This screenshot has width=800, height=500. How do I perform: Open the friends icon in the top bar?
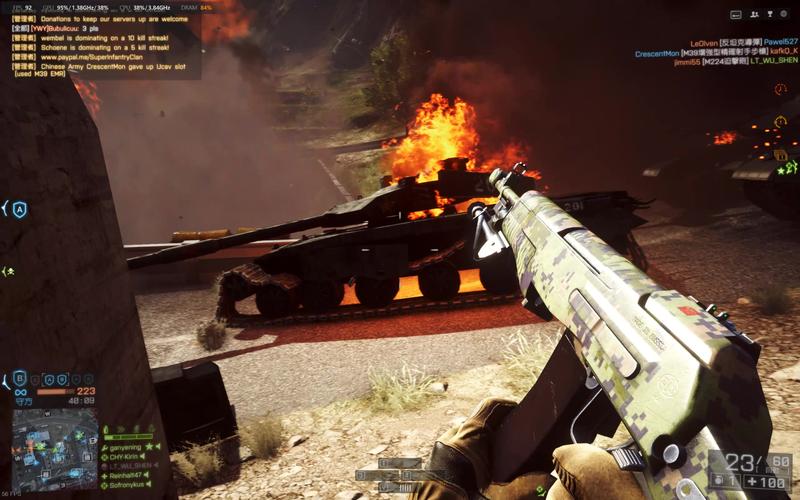pos(754,15)
